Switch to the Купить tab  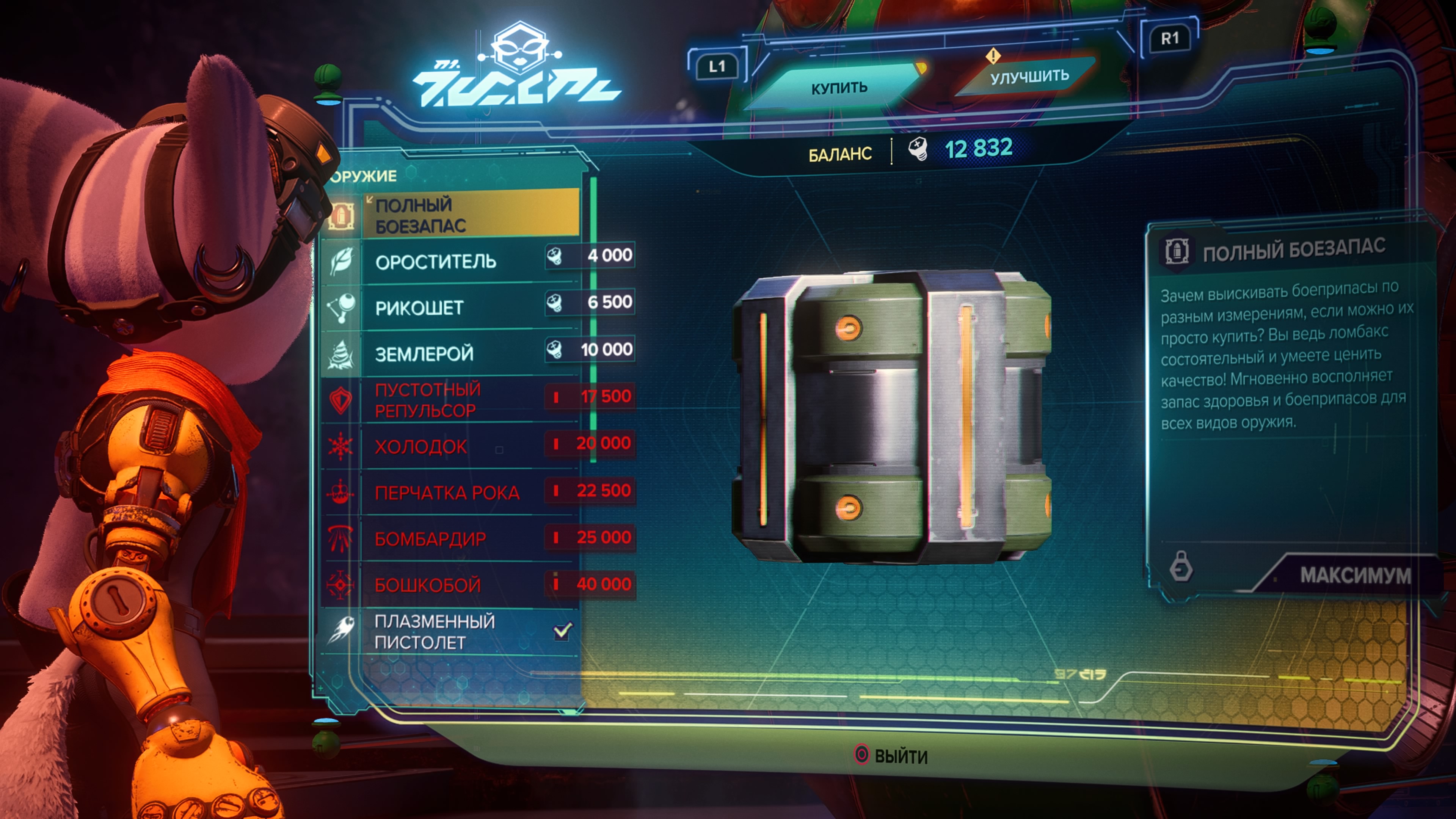click(839, 88)
